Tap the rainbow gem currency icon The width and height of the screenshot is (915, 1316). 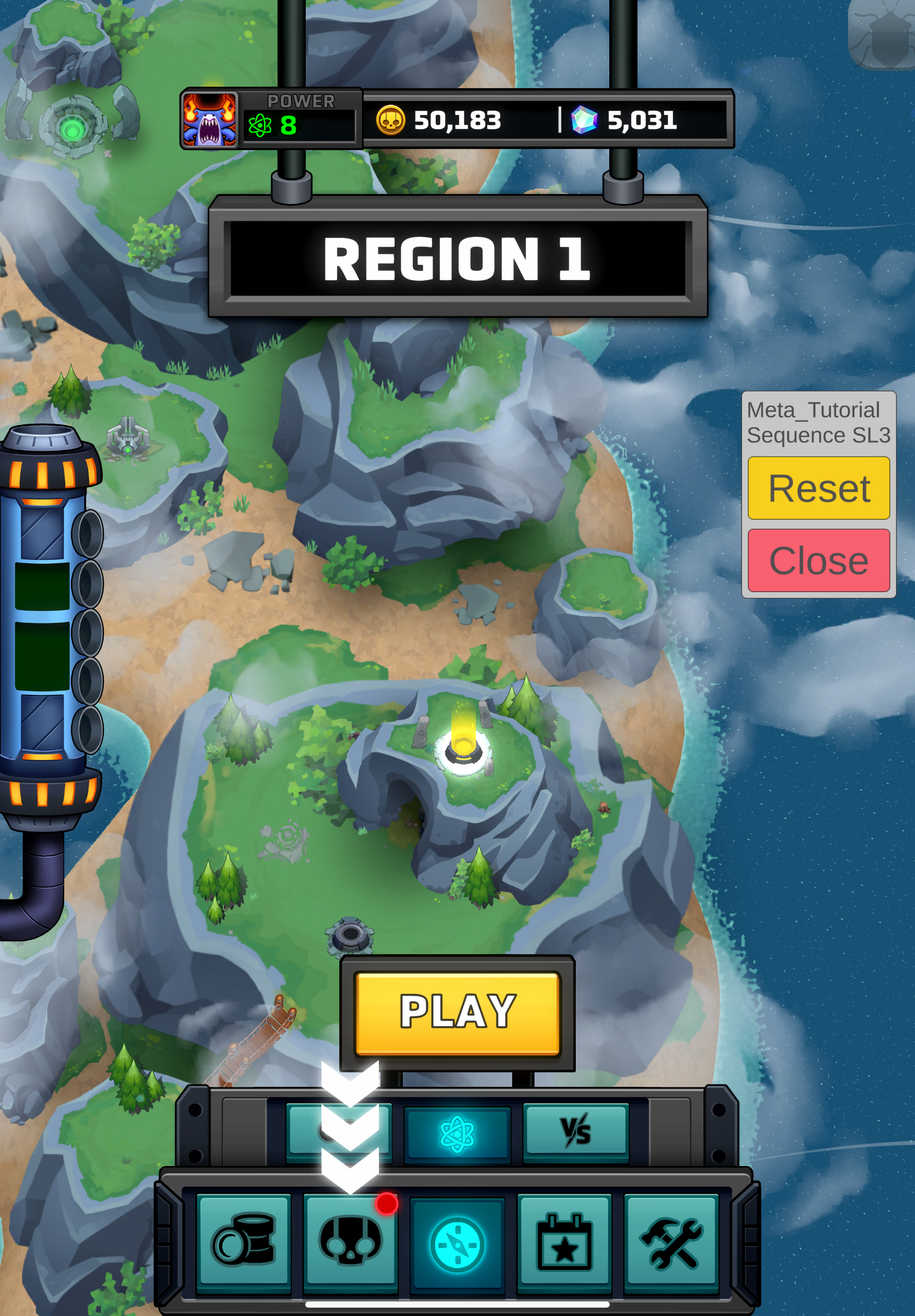pyautogui.click(x=584, y=120)
